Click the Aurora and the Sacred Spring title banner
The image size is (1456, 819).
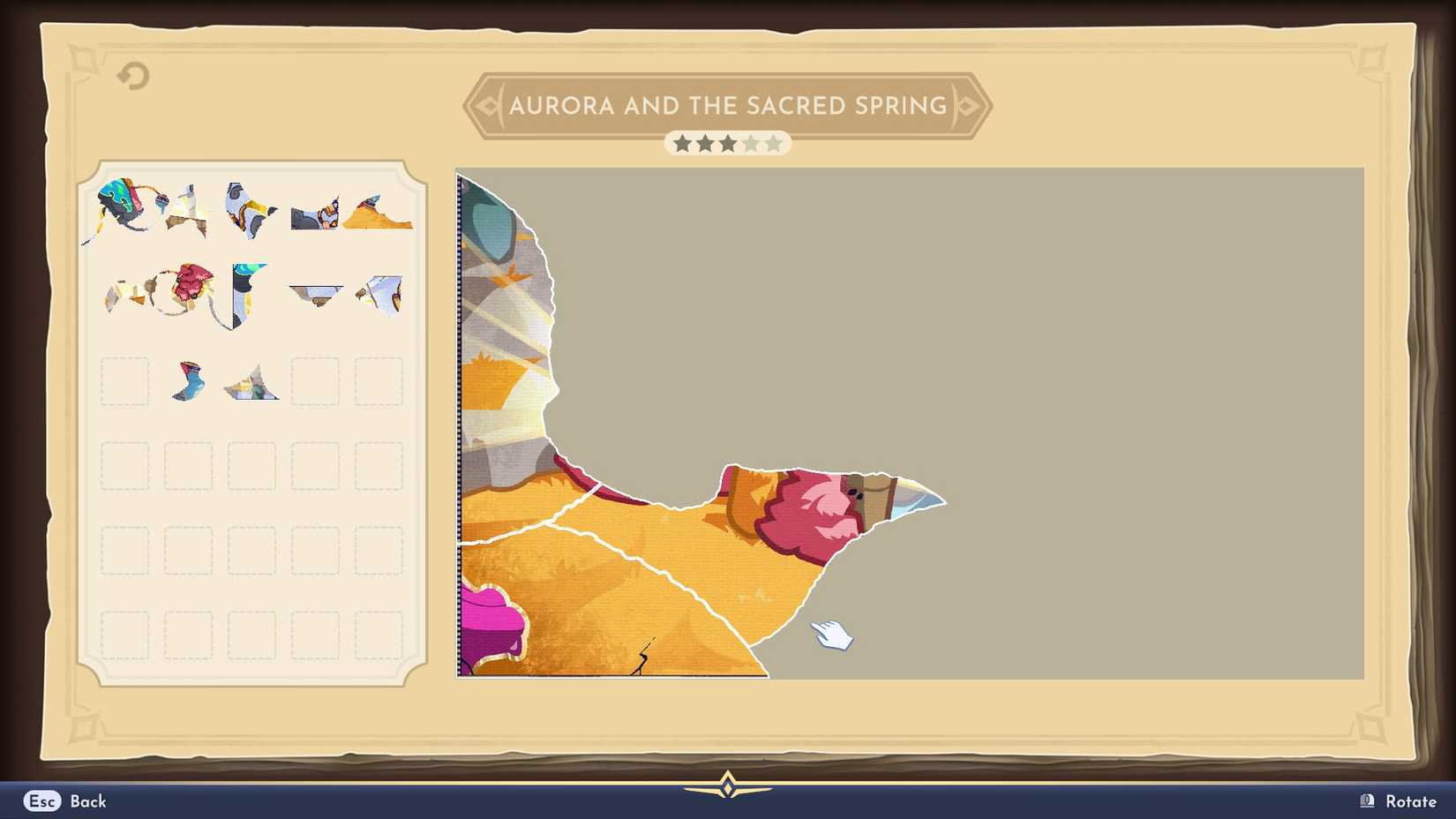(727, 105)
